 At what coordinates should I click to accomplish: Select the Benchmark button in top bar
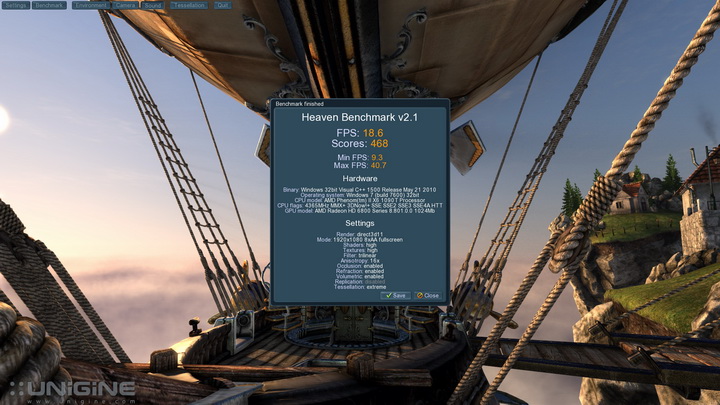(x=49, y=5)
